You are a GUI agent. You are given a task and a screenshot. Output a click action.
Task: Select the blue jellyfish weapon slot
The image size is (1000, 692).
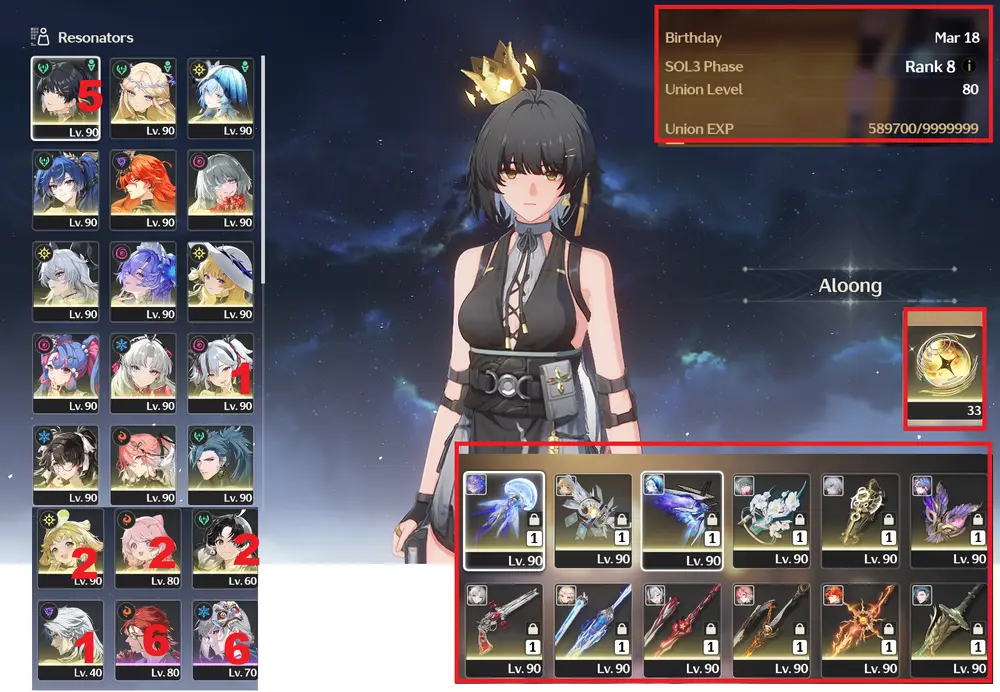coord(503,518)
